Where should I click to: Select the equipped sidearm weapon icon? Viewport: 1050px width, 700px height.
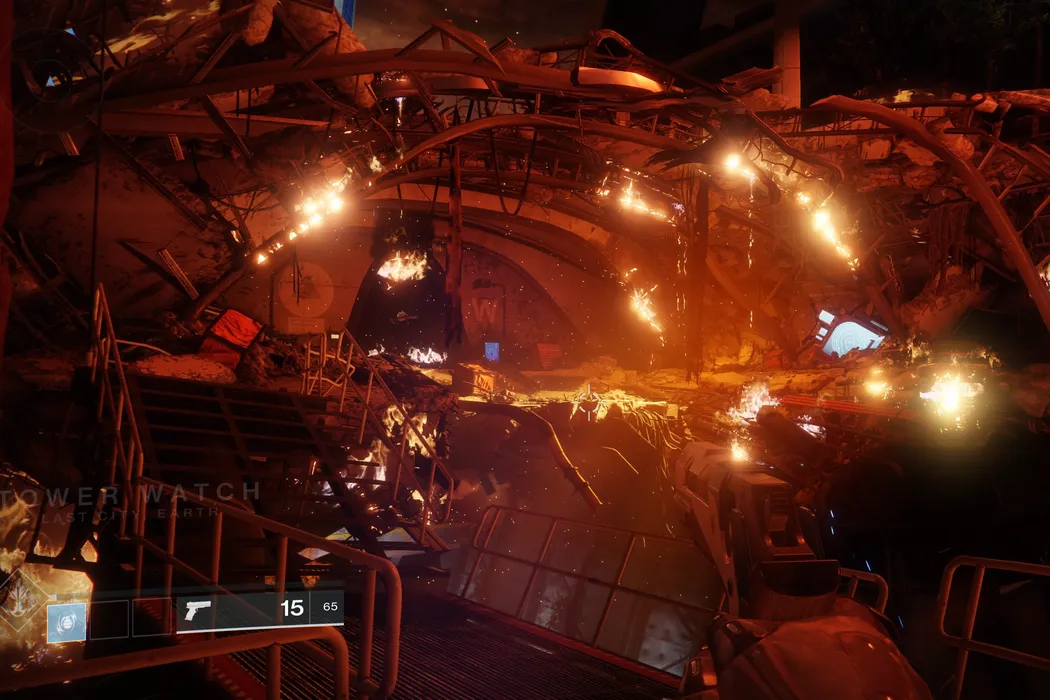click(x=198, y=610)
